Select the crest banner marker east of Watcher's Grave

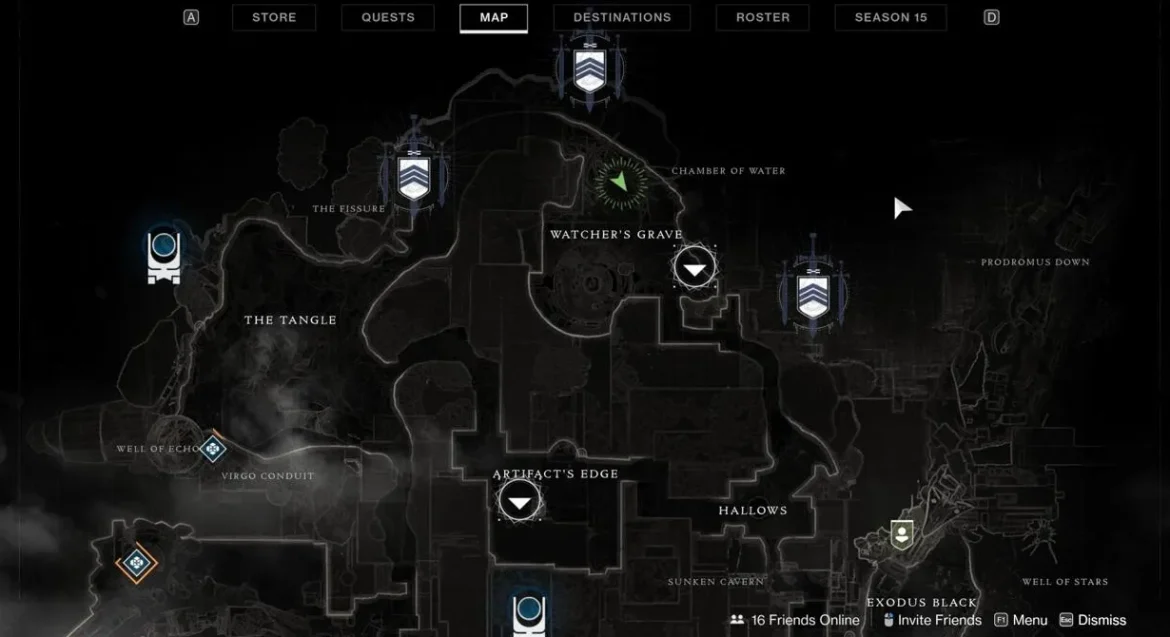[x=812, y=292]
